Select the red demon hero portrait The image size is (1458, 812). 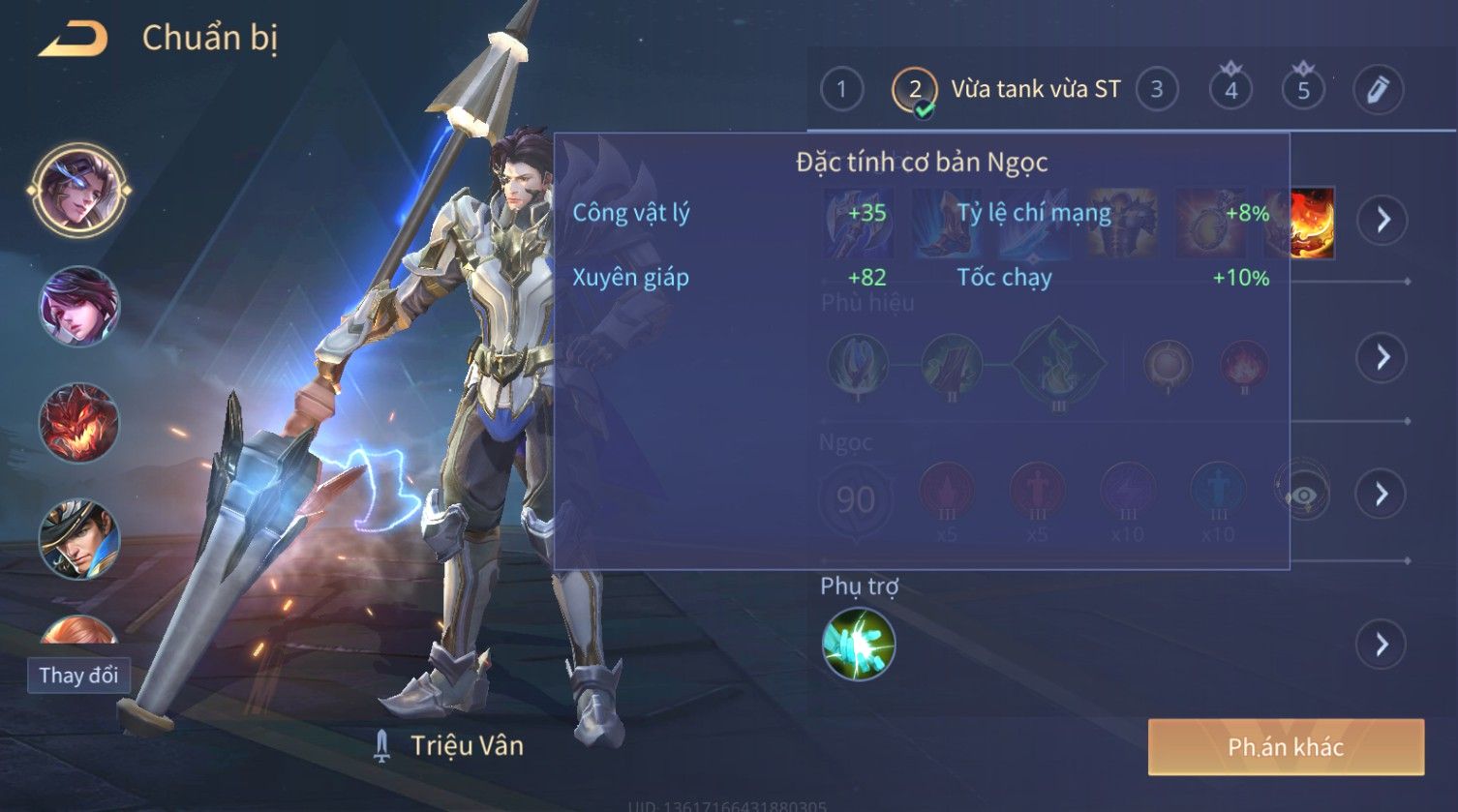coord(78,423)
